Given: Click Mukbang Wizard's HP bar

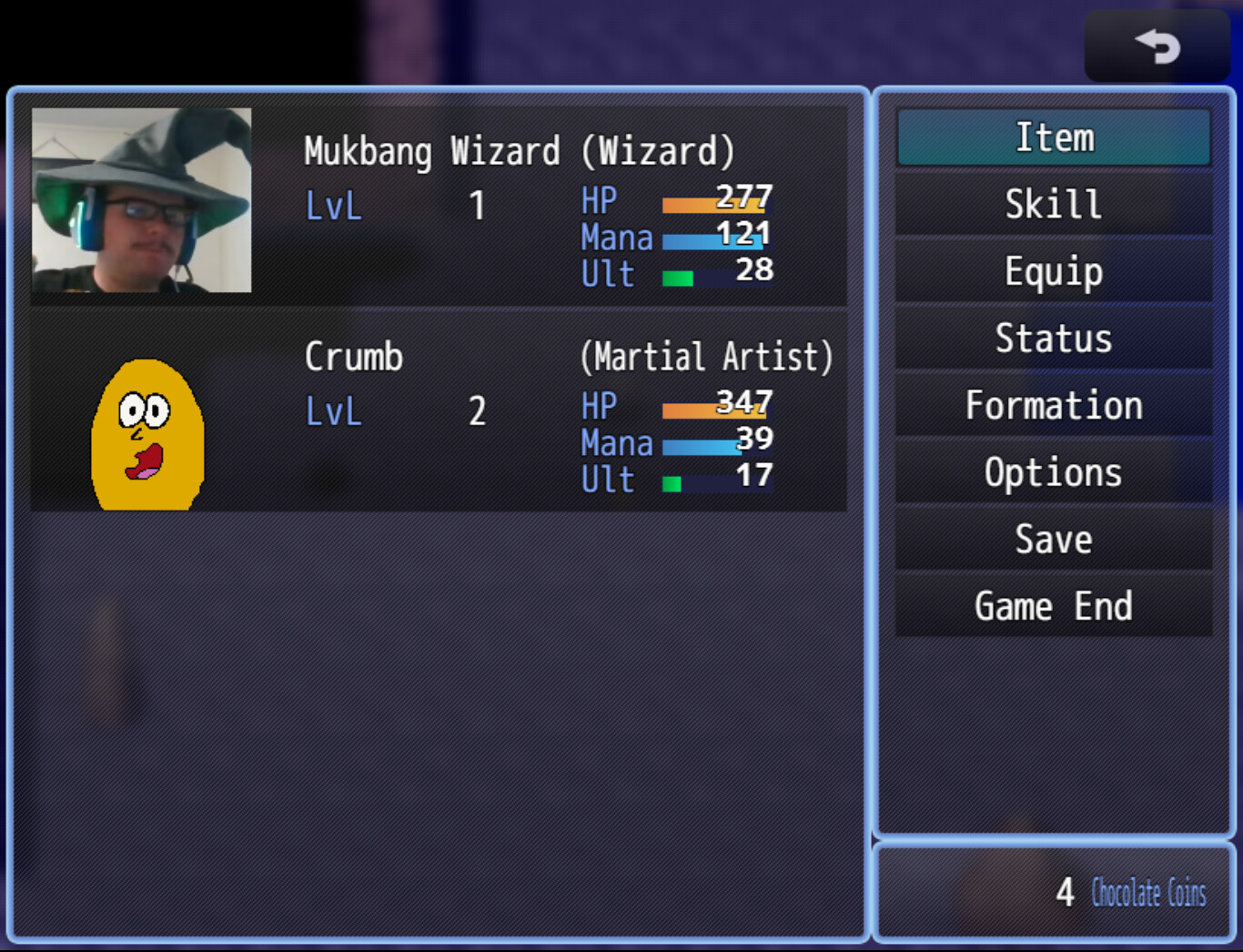Looking at the screenshot, I should (x=714, y=205).
